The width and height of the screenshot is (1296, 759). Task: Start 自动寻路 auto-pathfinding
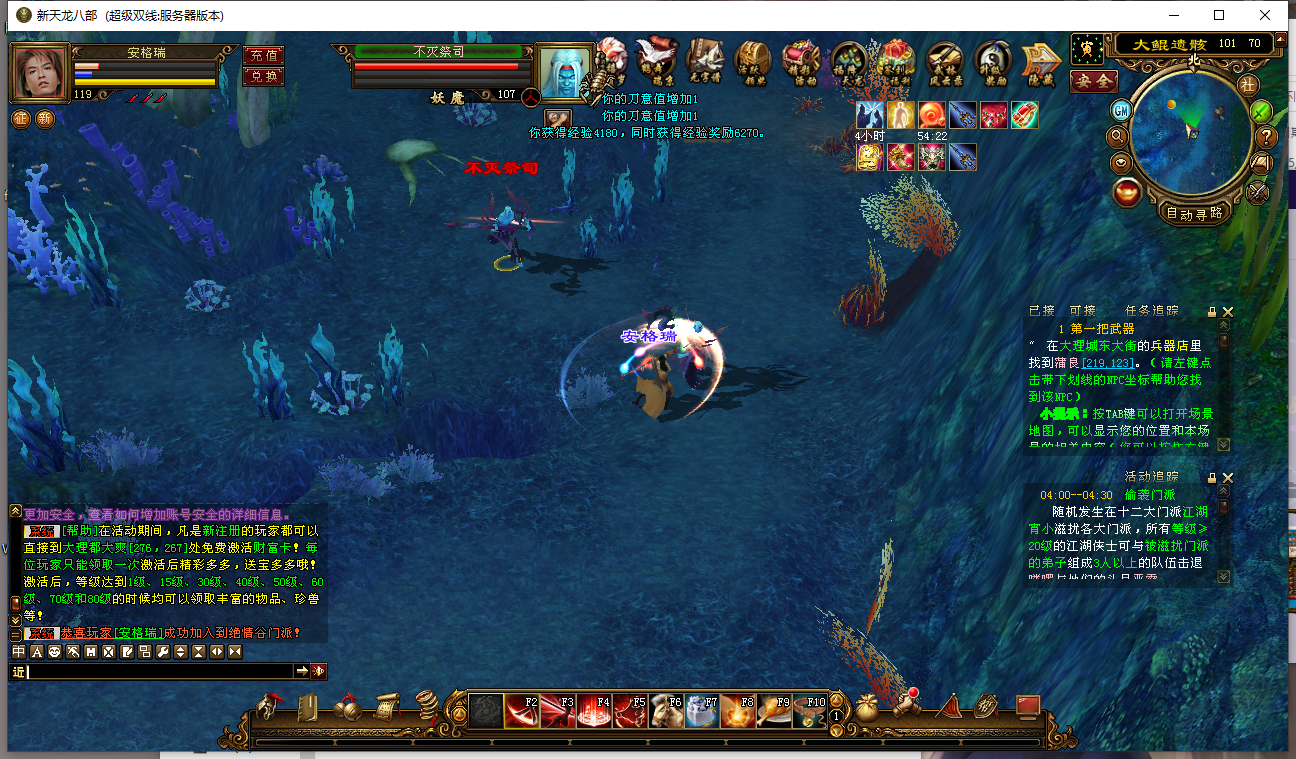[1194, 212]
